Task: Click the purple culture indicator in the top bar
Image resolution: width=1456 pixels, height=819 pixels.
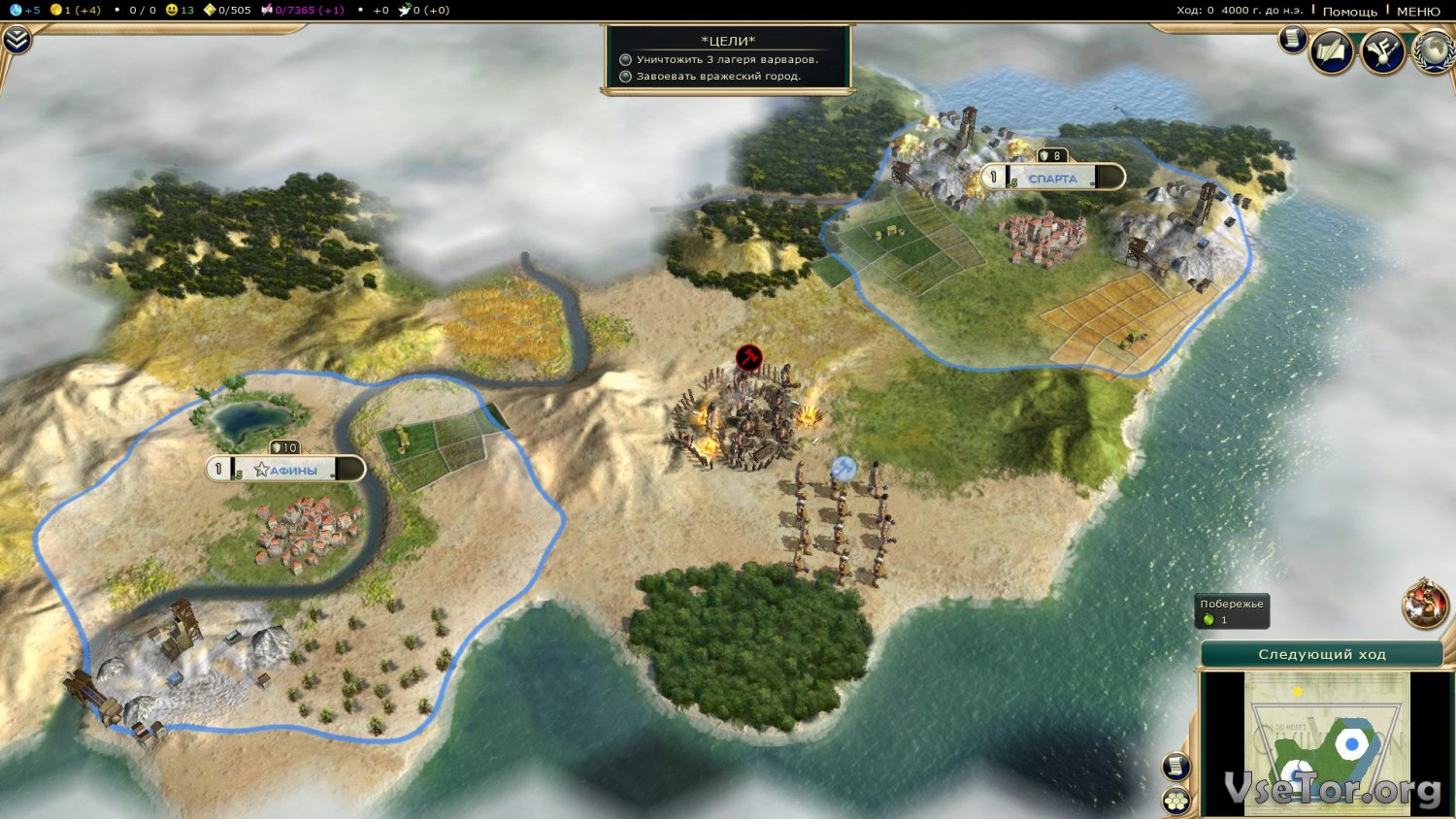Action: 303,10
